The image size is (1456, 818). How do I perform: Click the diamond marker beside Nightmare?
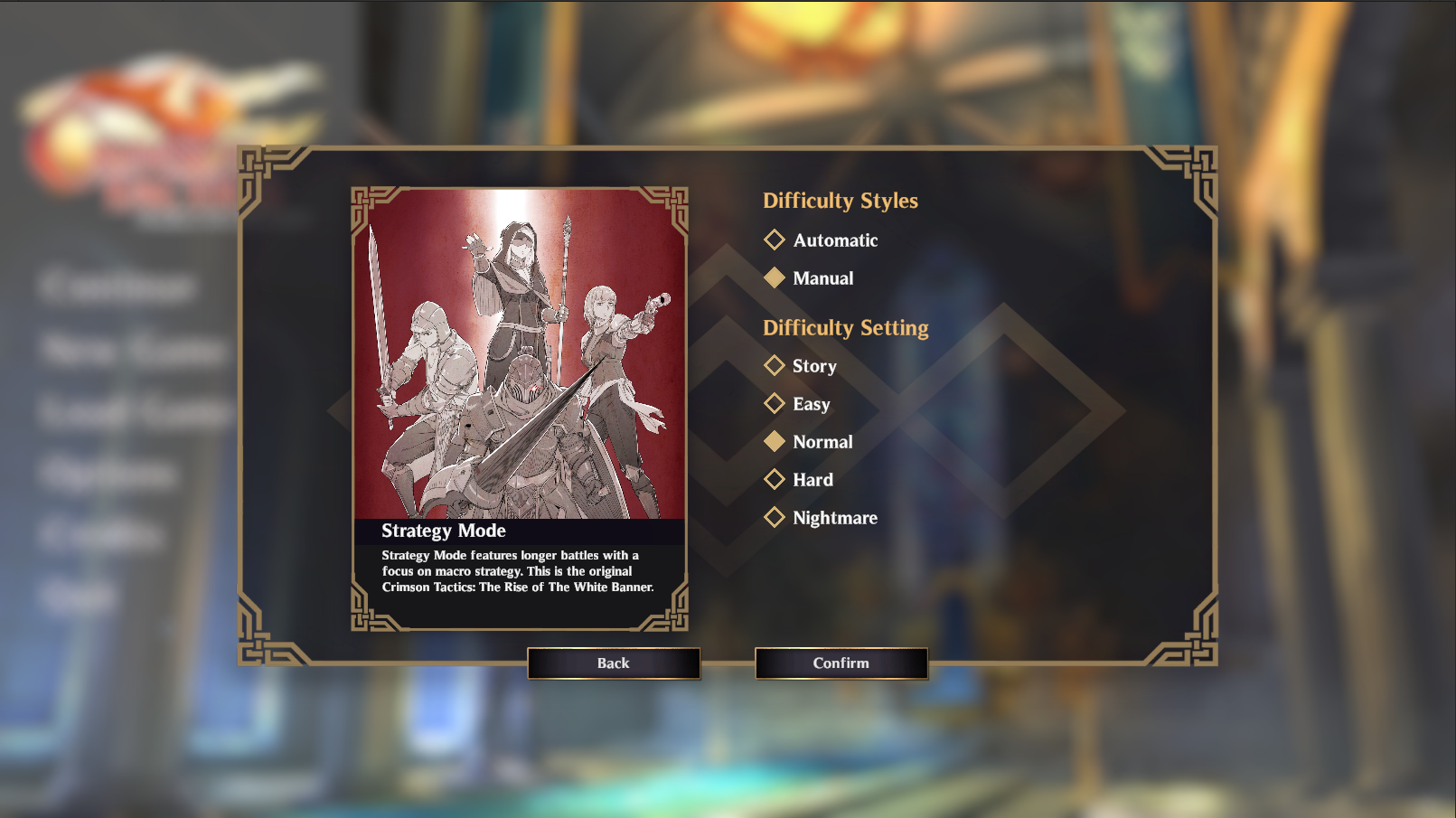point(775,518)
